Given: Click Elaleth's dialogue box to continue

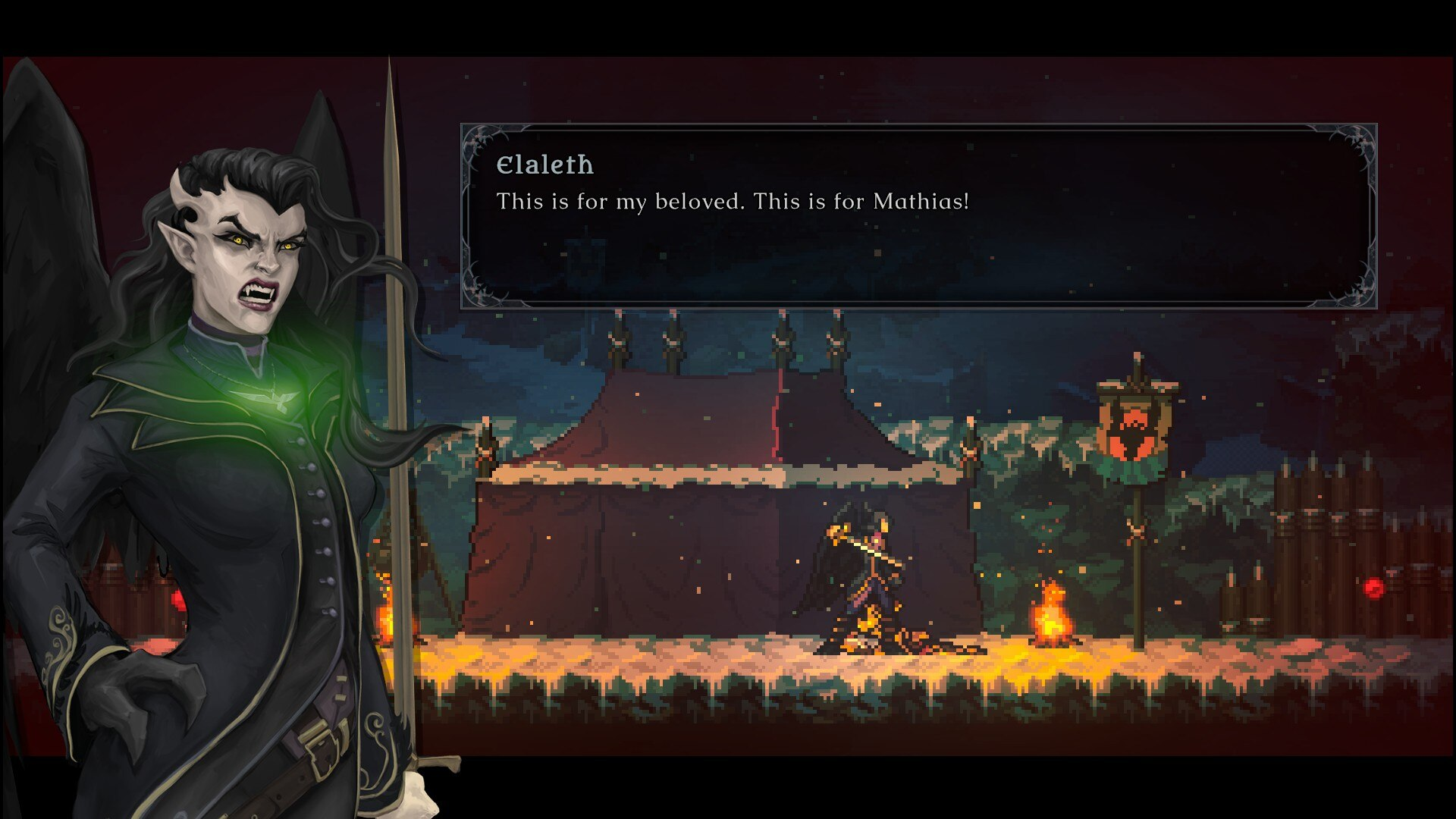Looking at the screenshot, I should (x=918, y=216).
